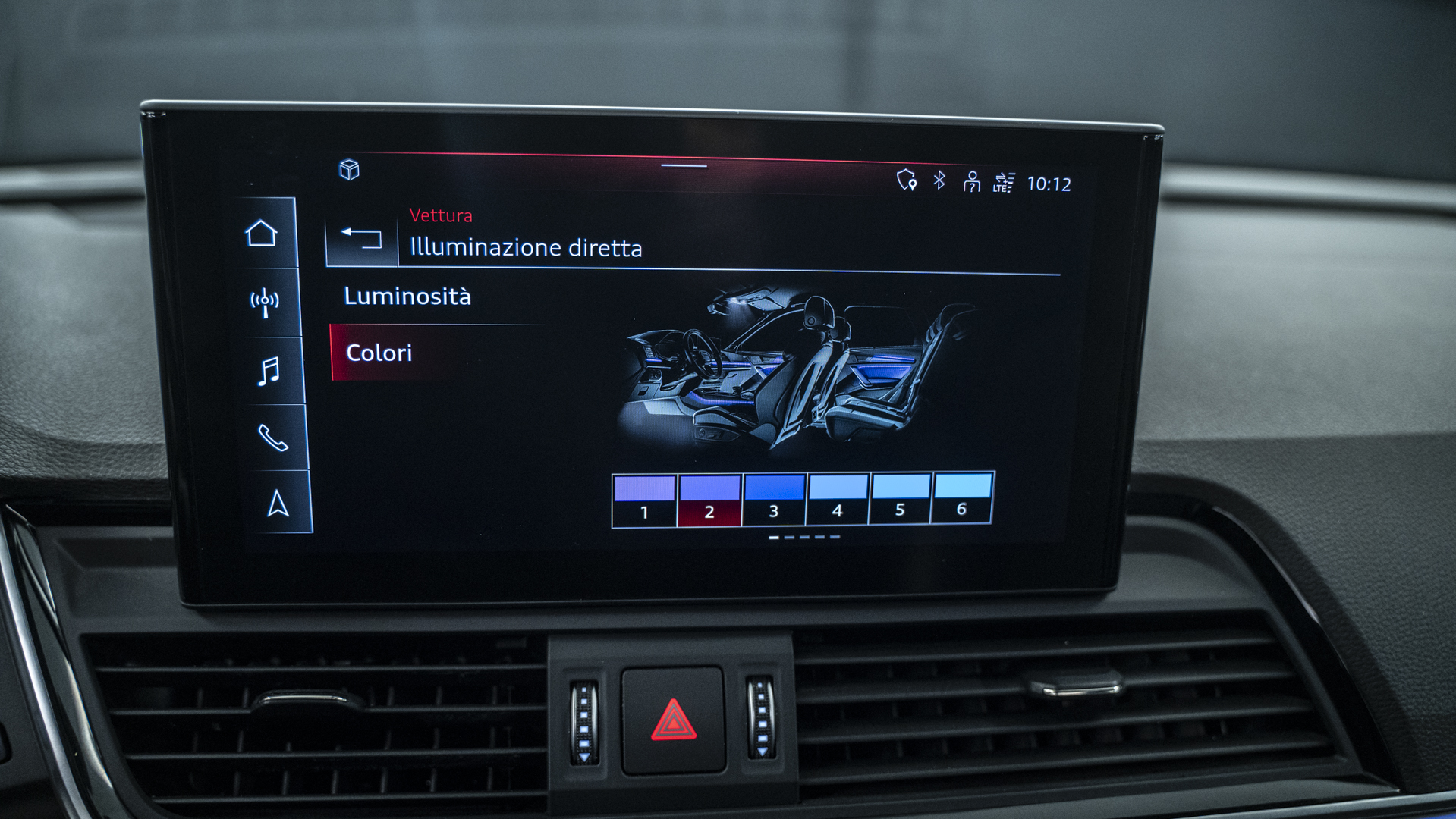
Task: Pick color swatch number 3
Action: (x=774, y=498)
